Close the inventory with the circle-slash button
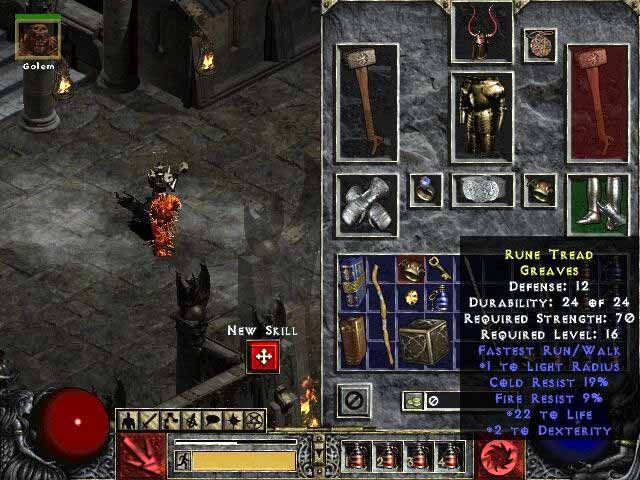This screenshot has width=640, height=480. click(352, 400)
